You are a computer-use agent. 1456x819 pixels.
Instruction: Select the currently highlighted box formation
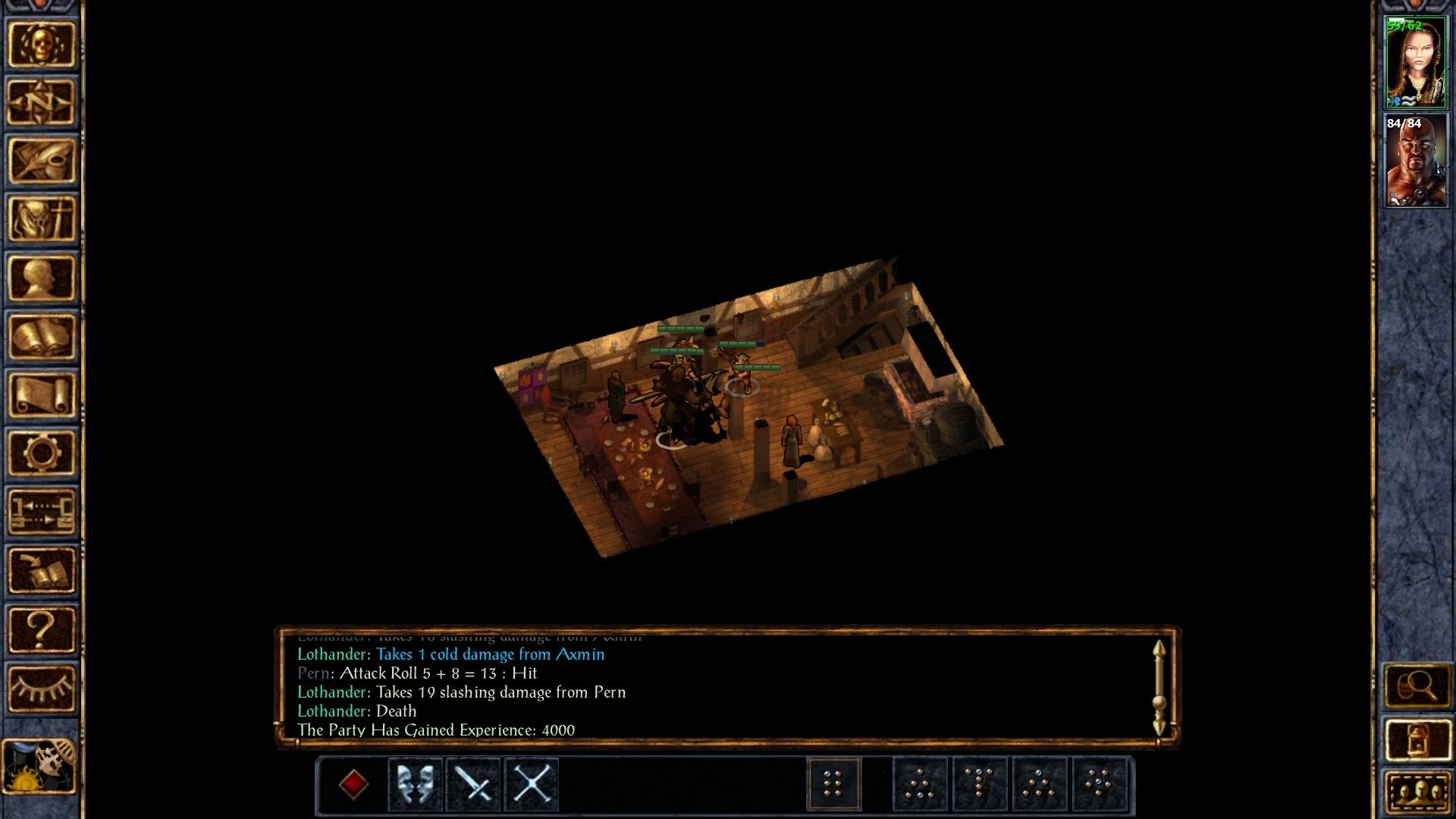point(835,783)
